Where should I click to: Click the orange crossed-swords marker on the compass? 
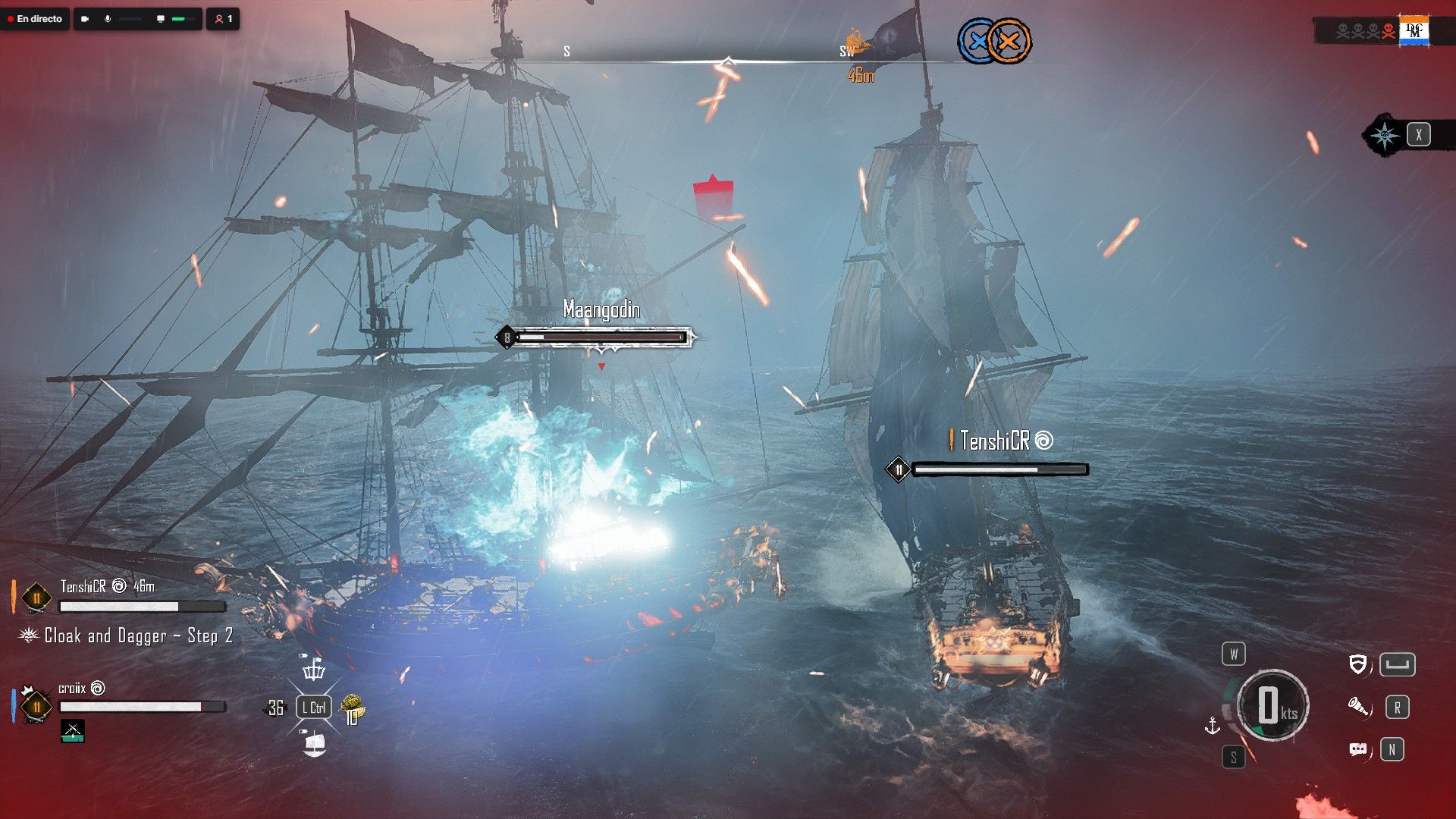(x=1009, y=41)
